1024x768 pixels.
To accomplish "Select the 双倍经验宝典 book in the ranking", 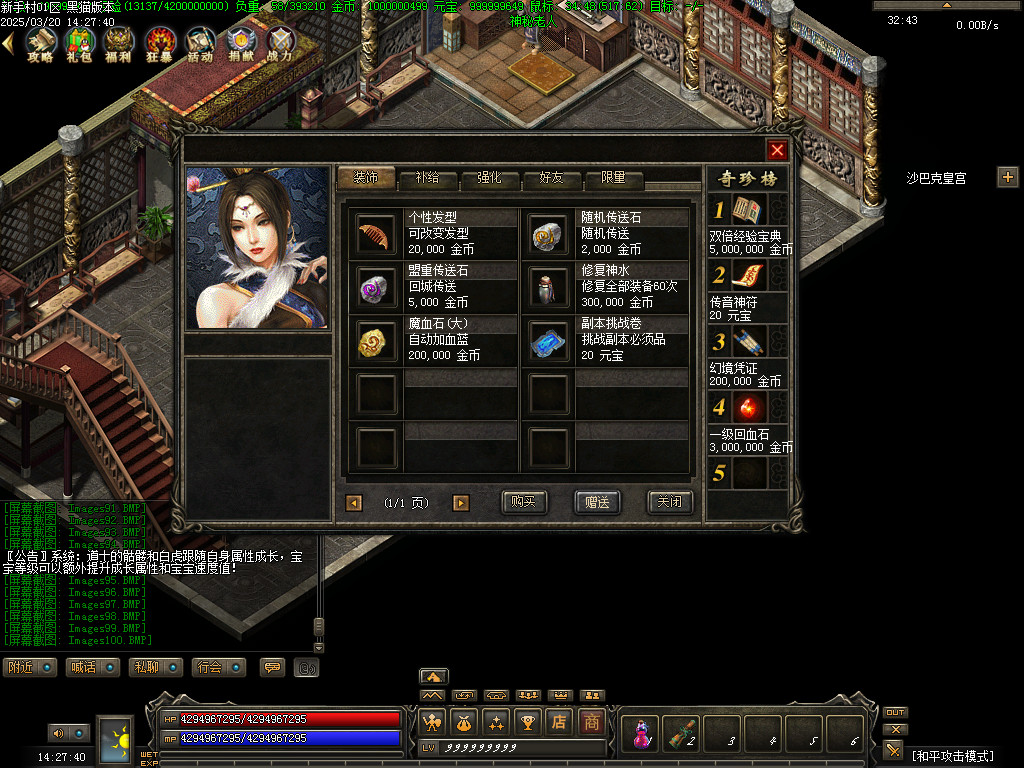I will pos(748,210).
